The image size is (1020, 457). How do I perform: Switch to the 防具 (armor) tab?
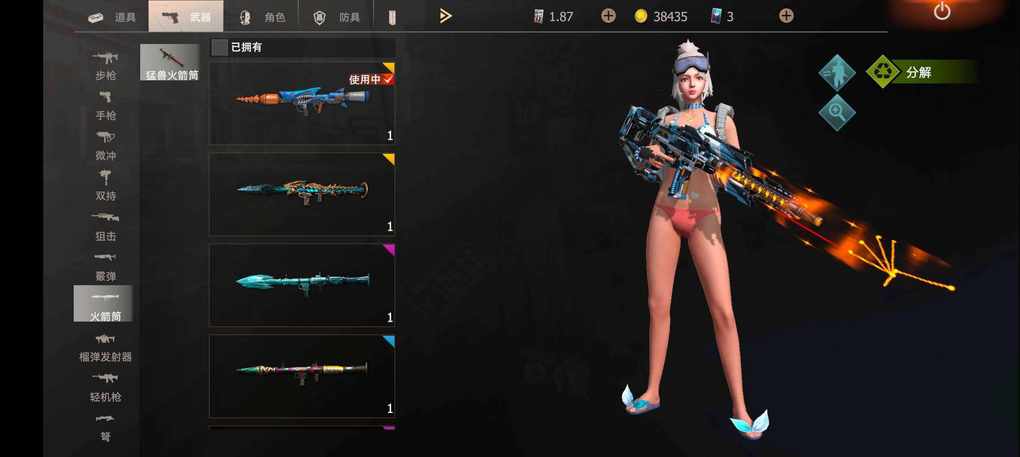(336, 16)
